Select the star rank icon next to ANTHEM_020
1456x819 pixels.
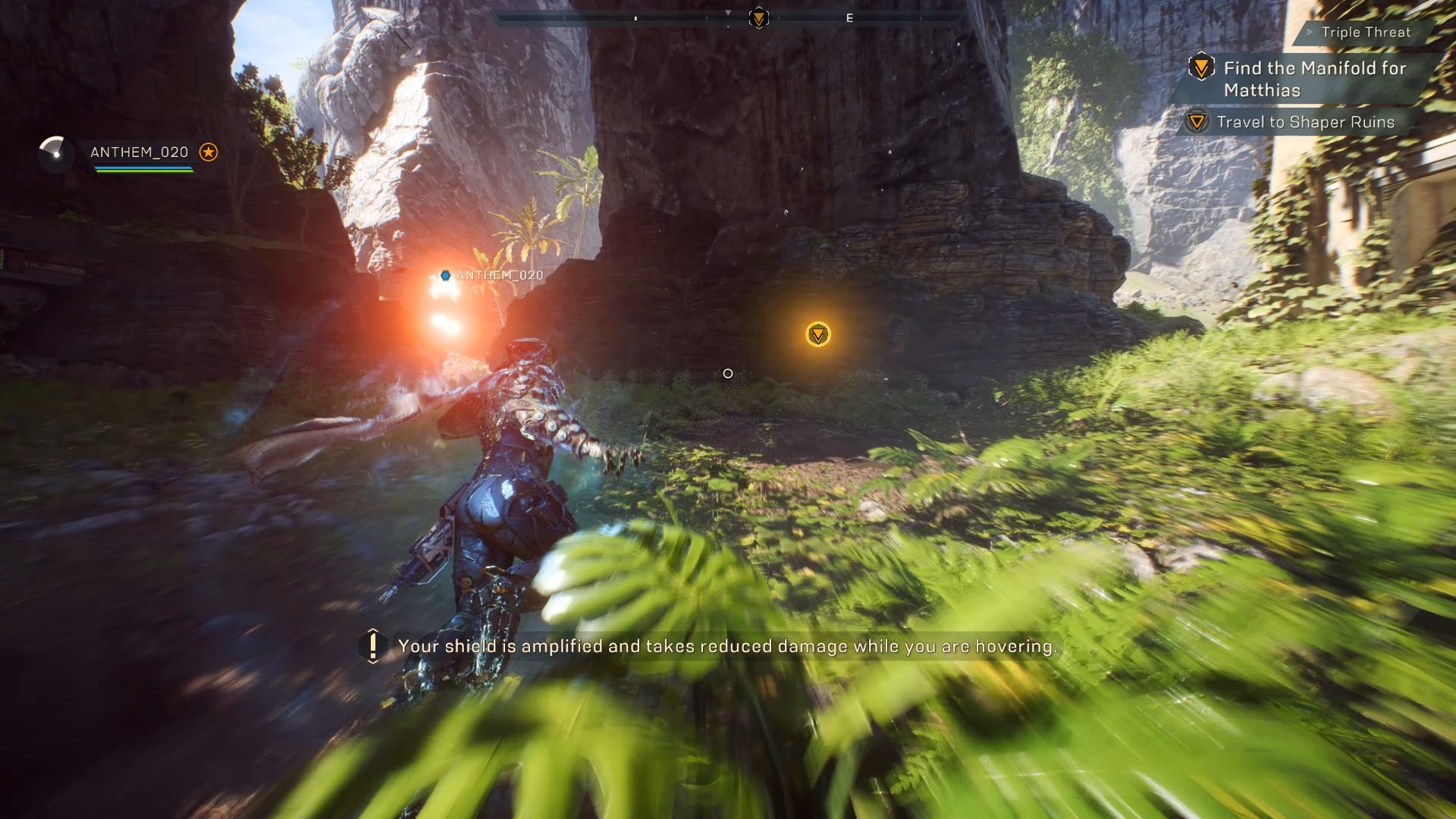(208, 152)
